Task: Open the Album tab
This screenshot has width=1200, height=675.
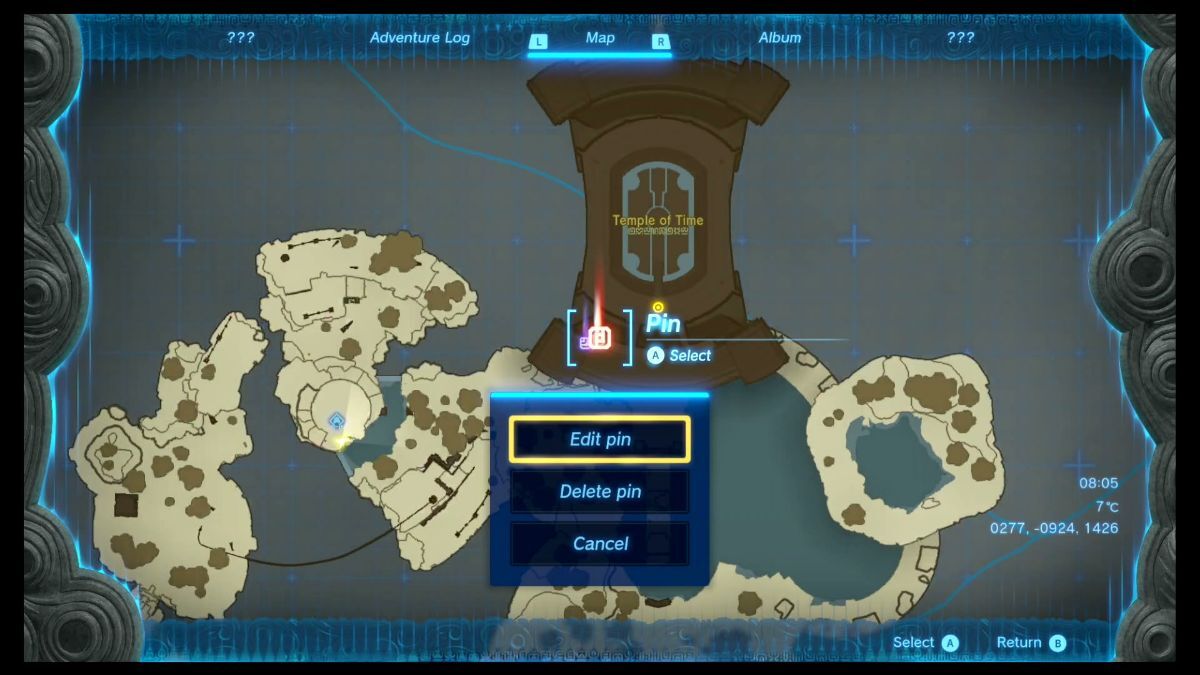Action: pos(779,38)
